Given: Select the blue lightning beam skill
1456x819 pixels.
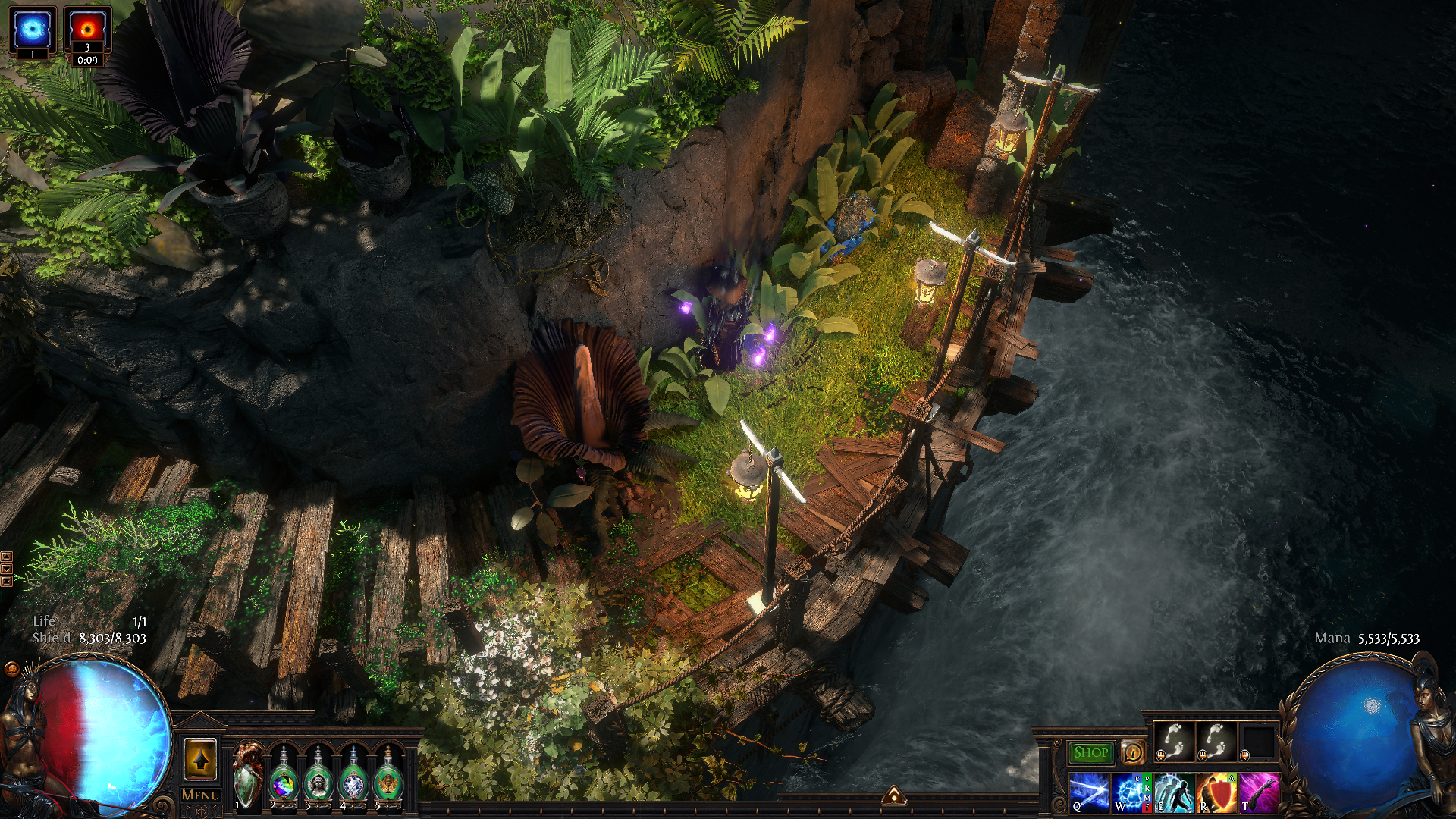Looking at the screenshot, I should pos(1089,792).
